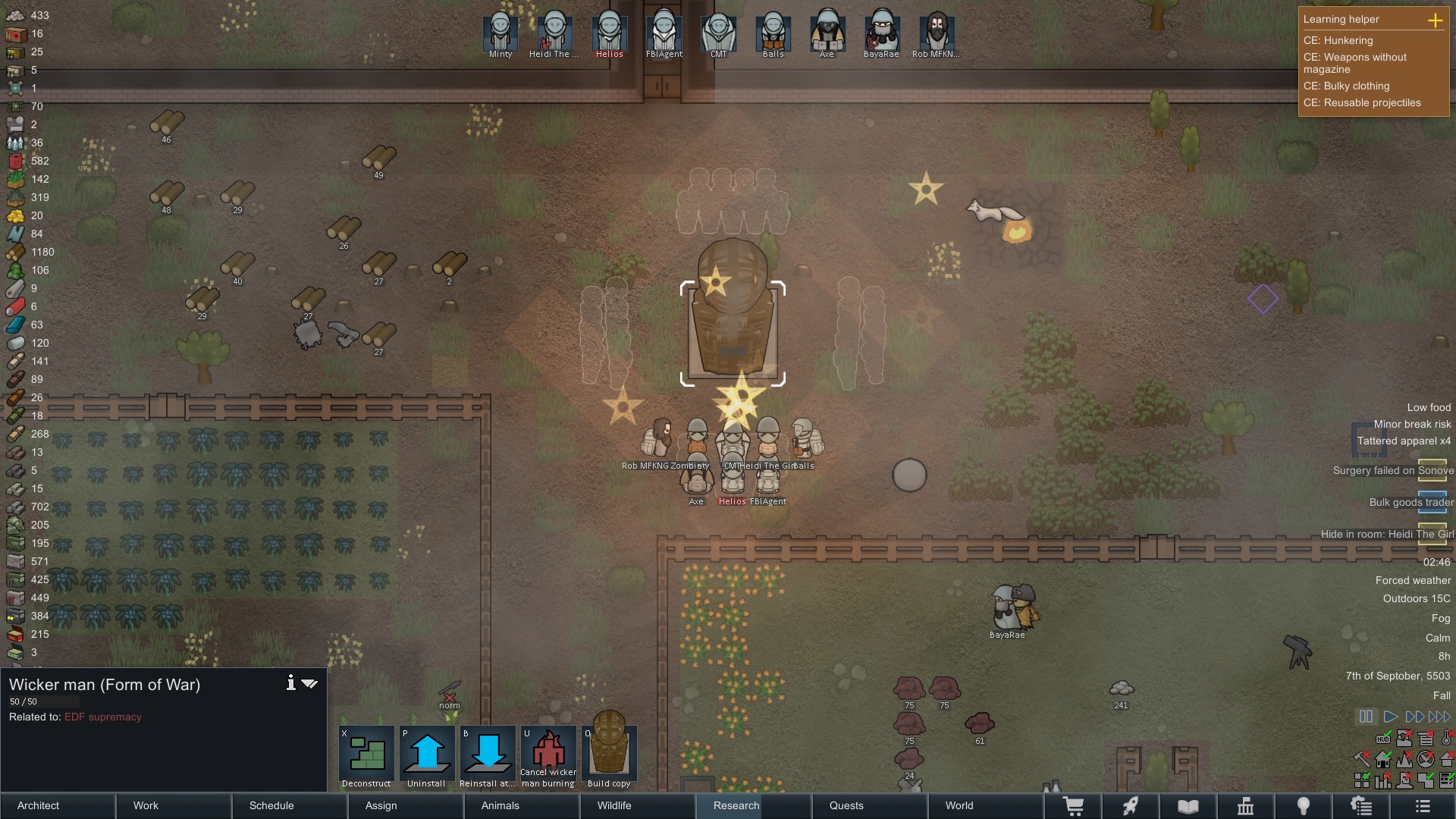Open the Architect menu
This screenshot has width=1456, height=819.
tap(58, 805)
